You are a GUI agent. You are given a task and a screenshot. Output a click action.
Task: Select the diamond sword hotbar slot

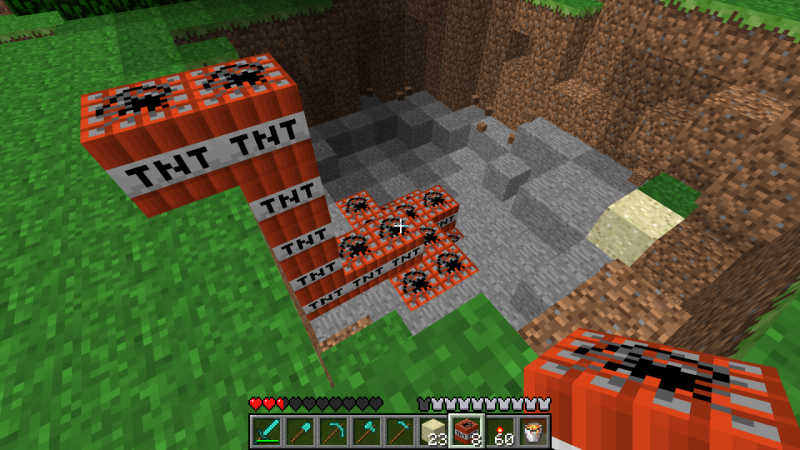click(268, 430)
